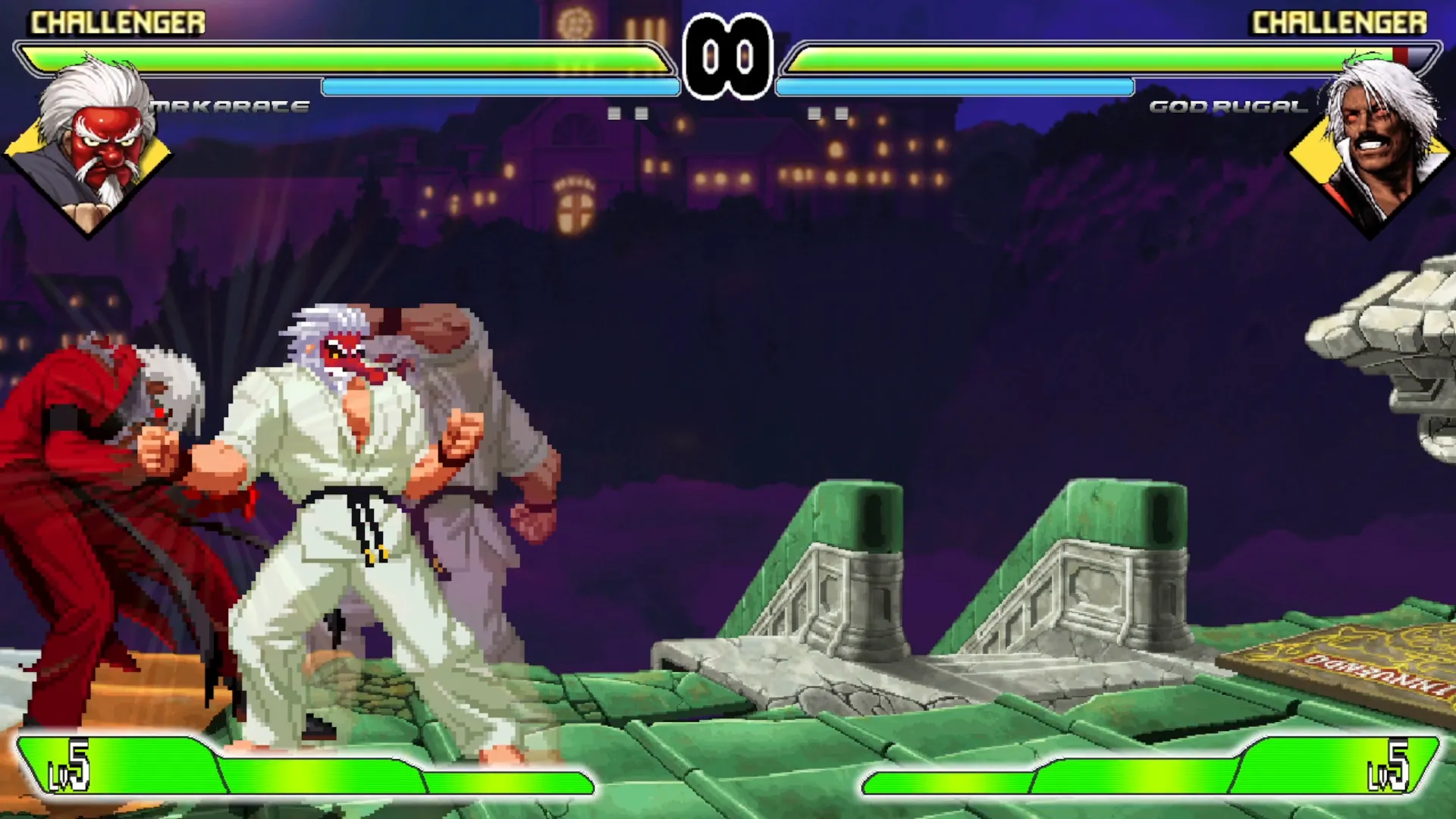Click Mr Karate's blue guard gauge
The width and height of the screenshot is (1456, 819).
point(500,87)
